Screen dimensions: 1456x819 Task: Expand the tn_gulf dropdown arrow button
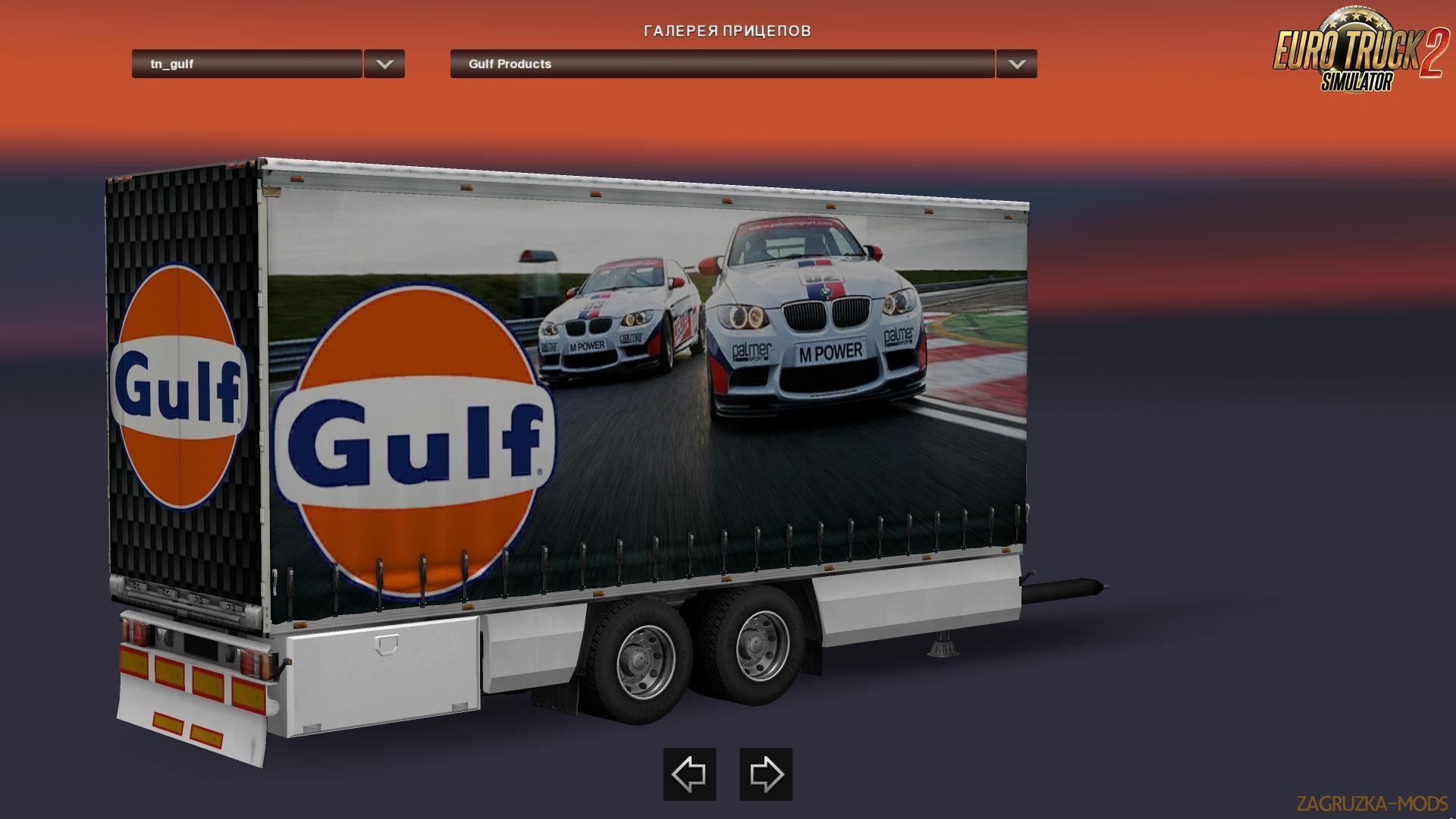(384, 64)
